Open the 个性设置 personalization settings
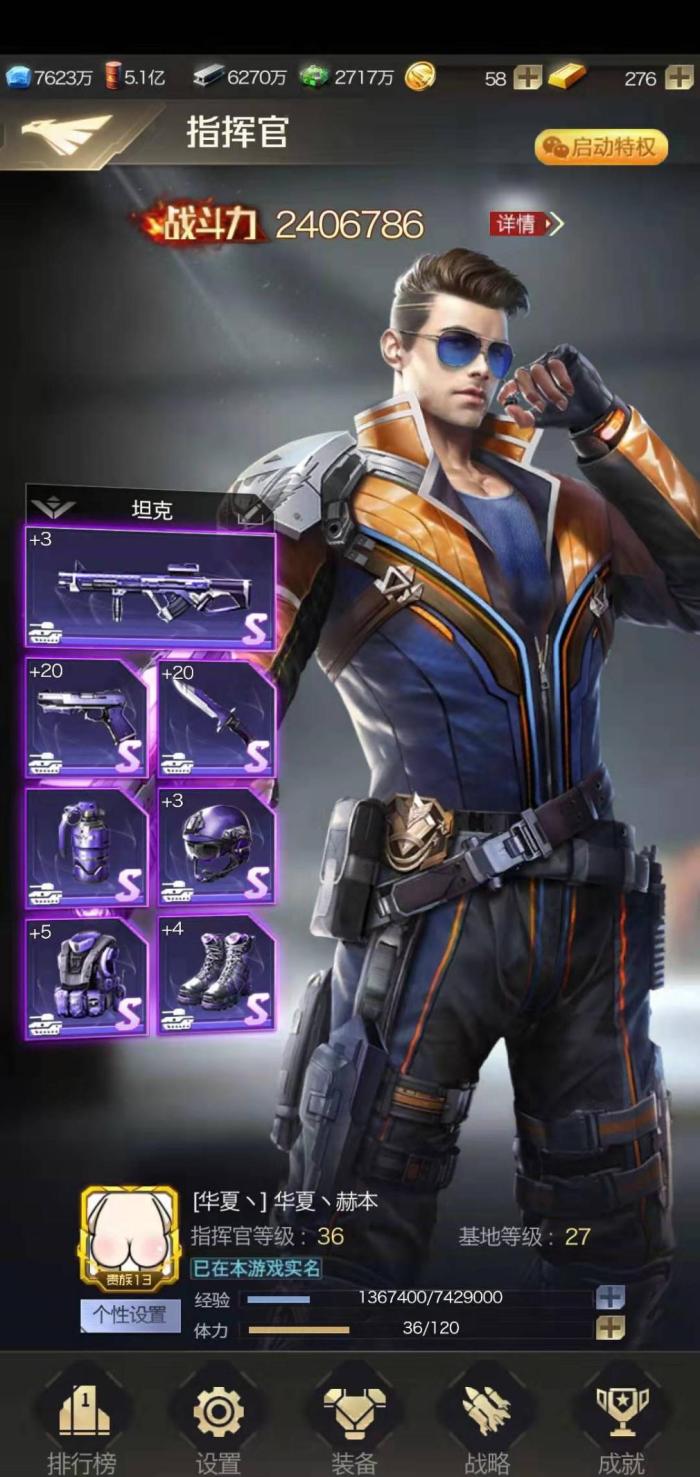 click(x=130, y=1315)
